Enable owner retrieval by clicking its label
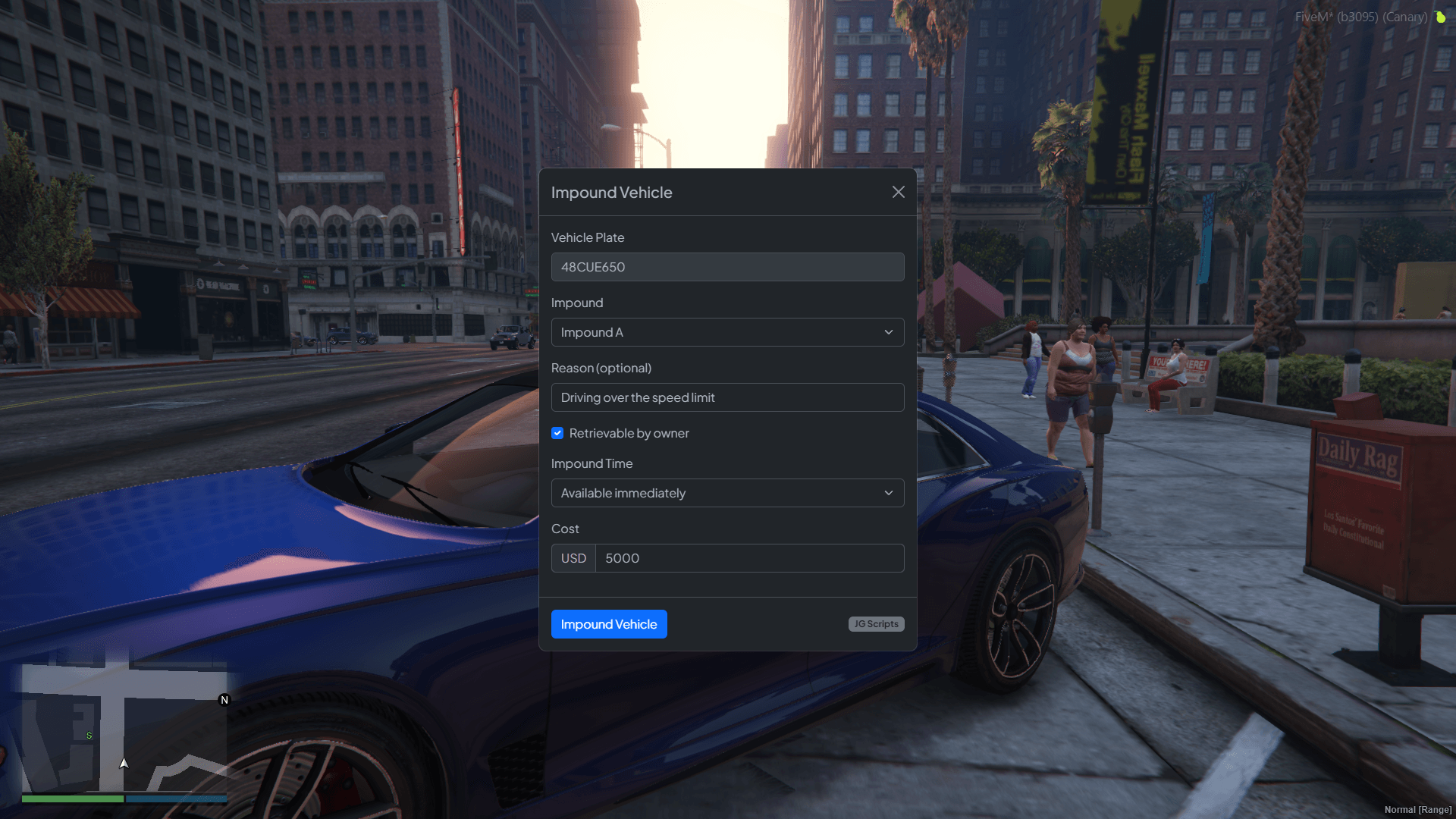The image size is (1456, 819). tap(629, 433)
